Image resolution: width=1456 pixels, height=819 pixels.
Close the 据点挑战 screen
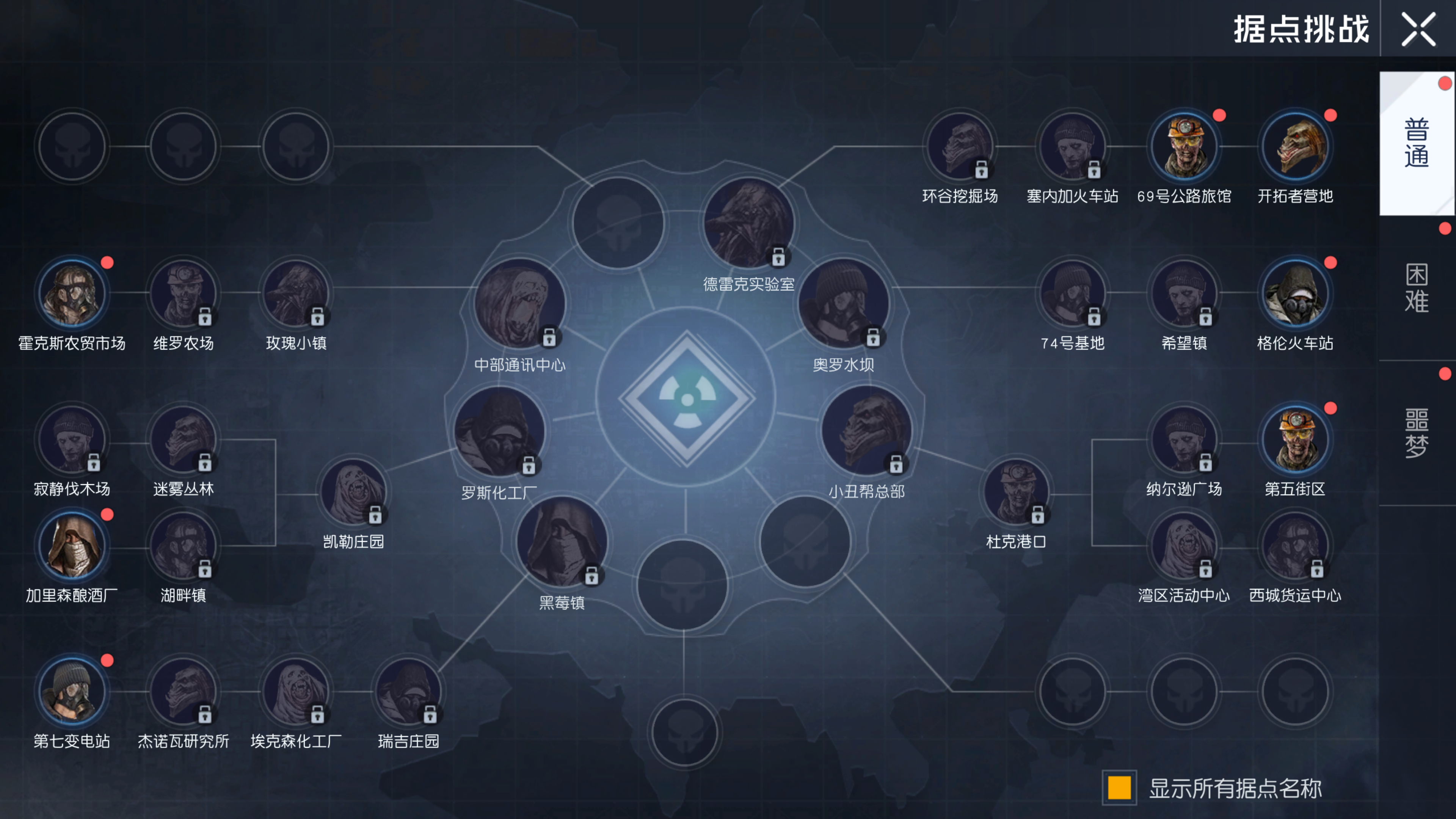[1419, 30]
